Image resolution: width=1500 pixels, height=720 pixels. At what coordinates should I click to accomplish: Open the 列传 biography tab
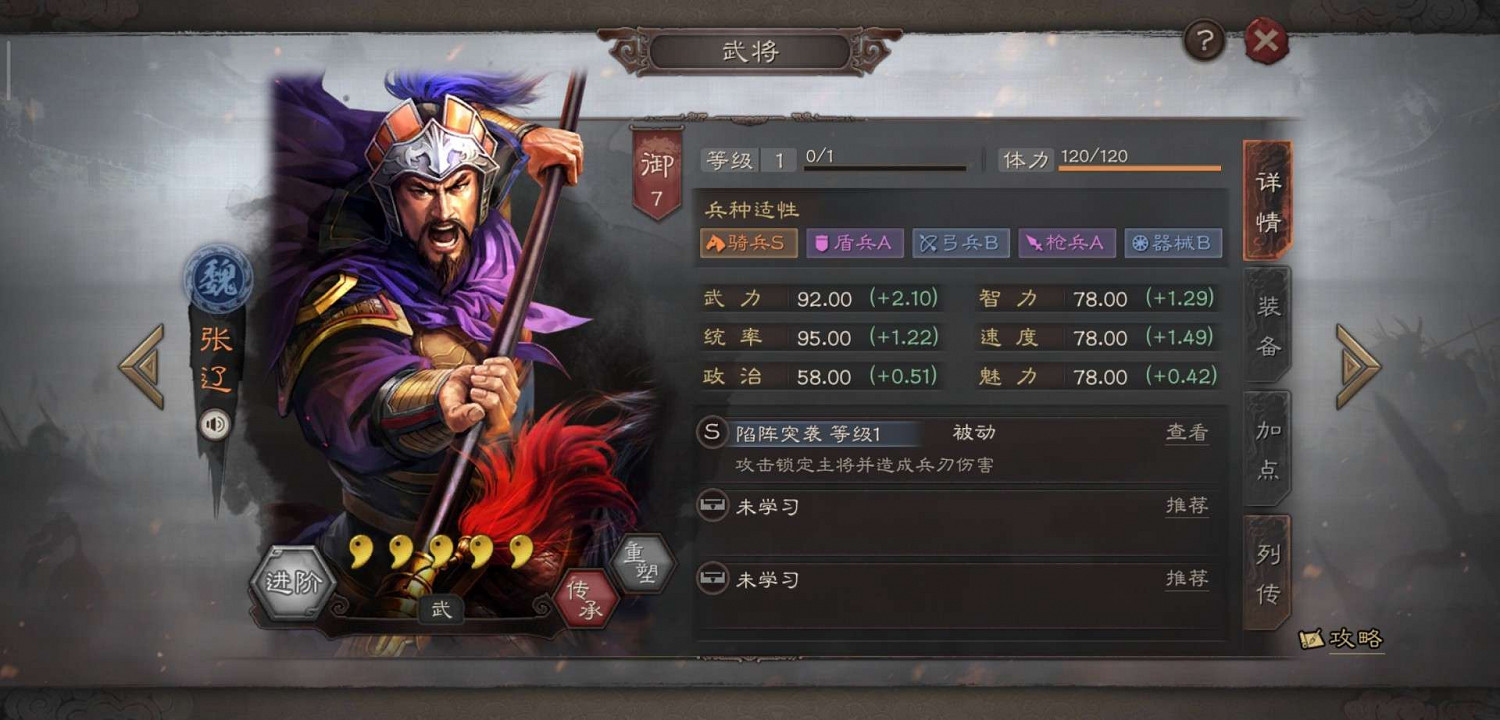click(1266, 572)
